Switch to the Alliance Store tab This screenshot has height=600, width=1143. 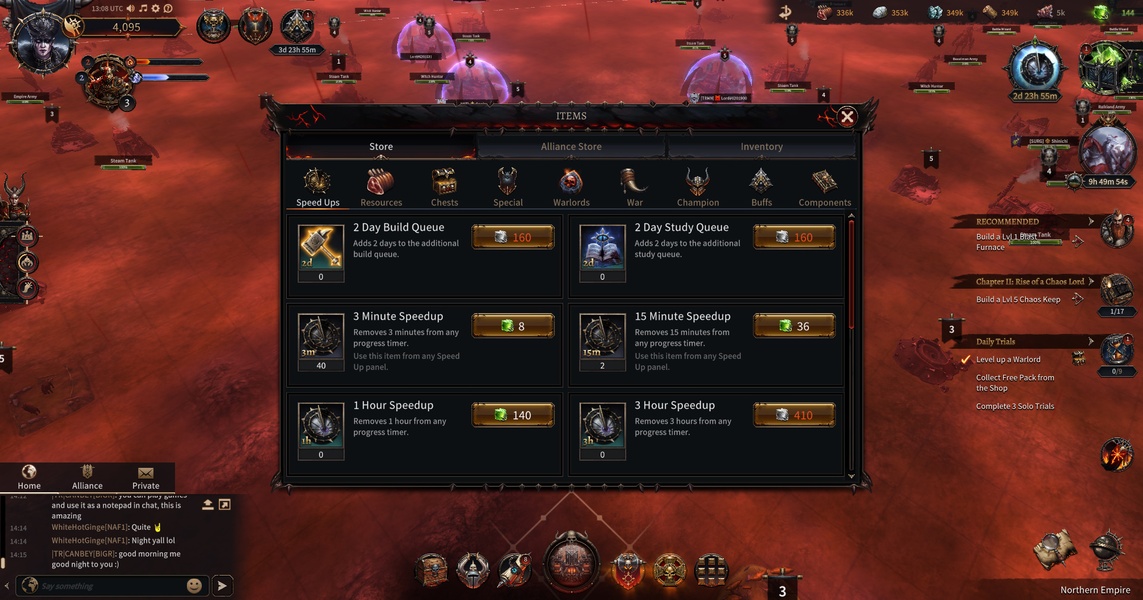click(x=571, y=147)
